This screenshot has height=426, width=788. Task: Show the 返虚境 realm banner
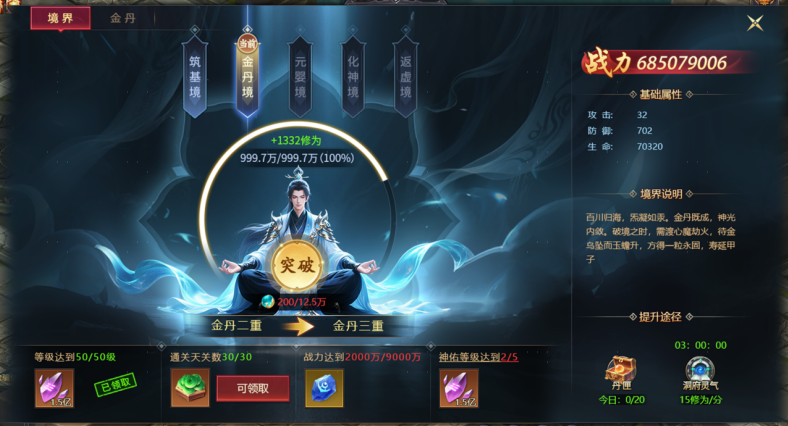pos(404,74)
